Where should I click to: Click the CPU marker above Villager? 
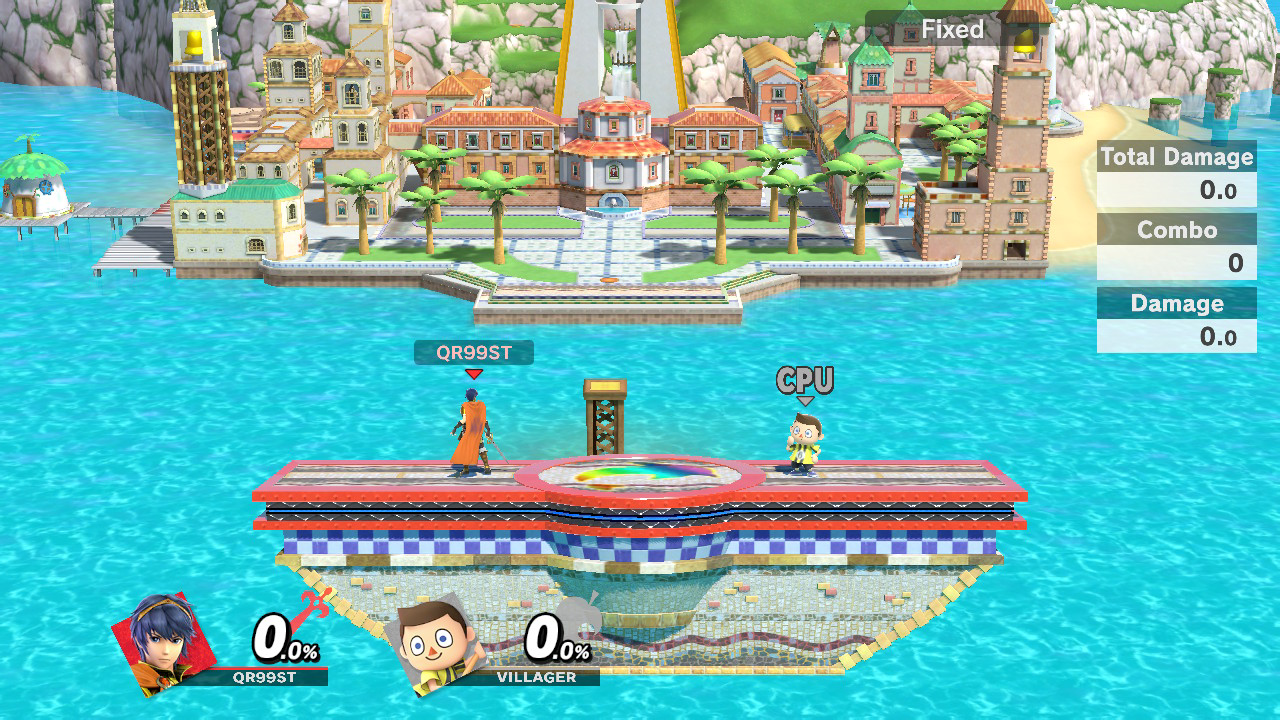[805, 381]
